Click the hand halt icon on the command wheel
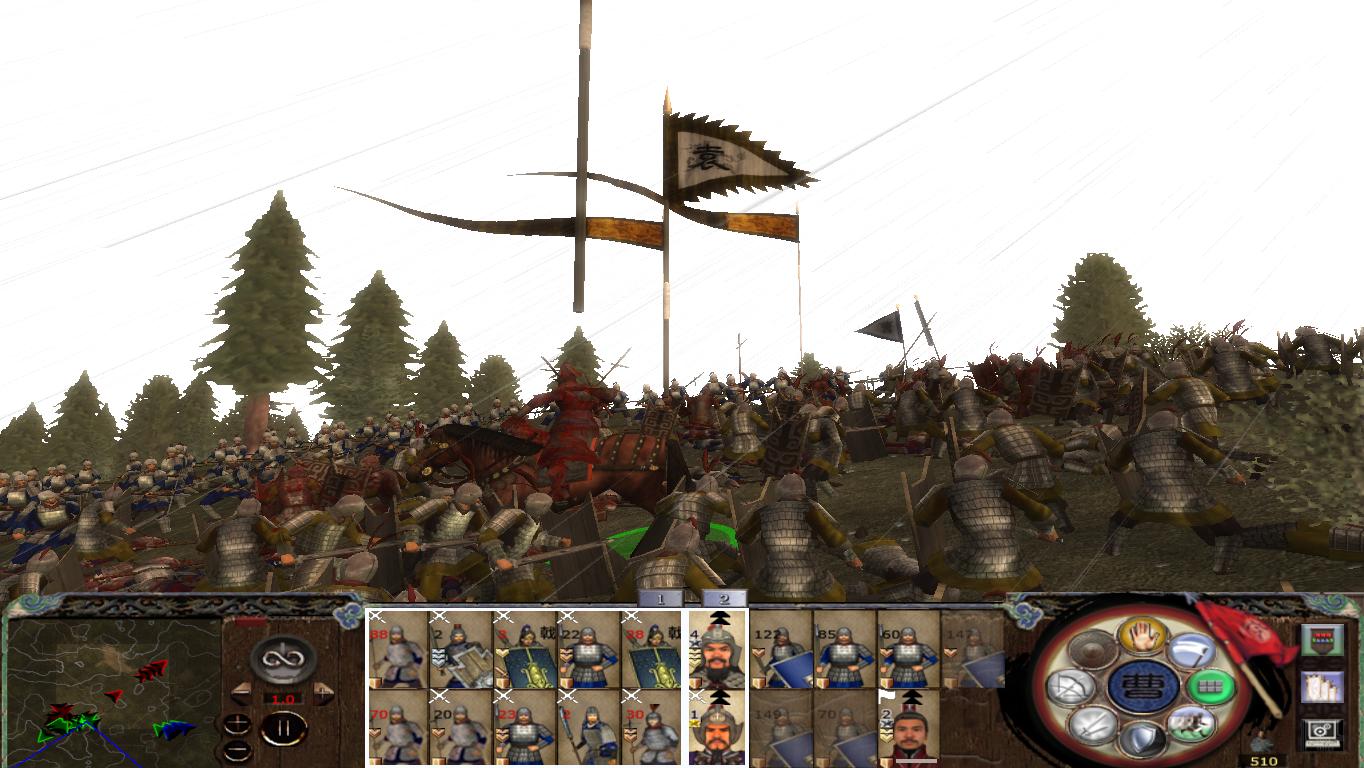 pos(1141,635)
